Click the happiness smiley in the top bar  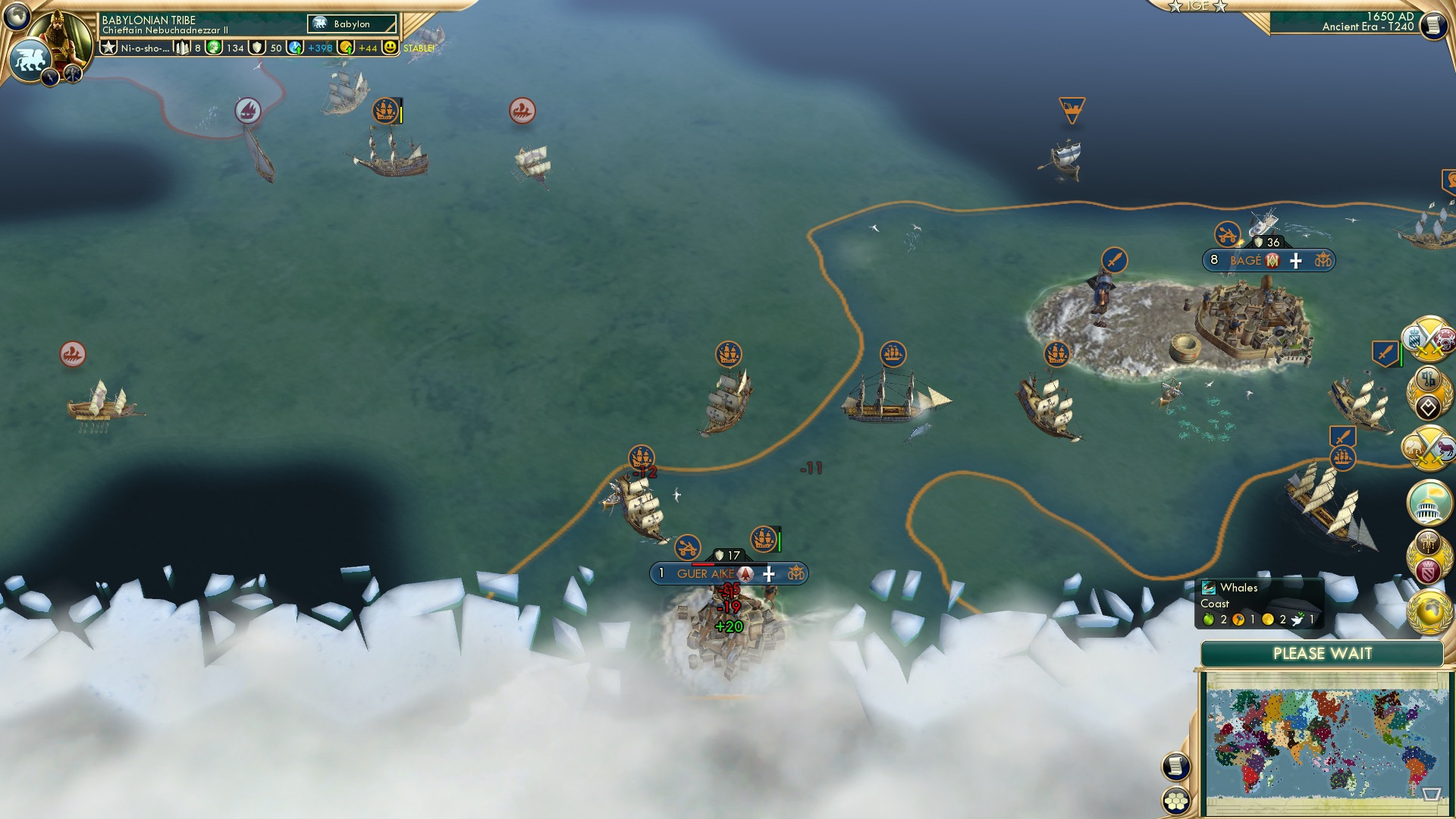[x=389, y=47]
